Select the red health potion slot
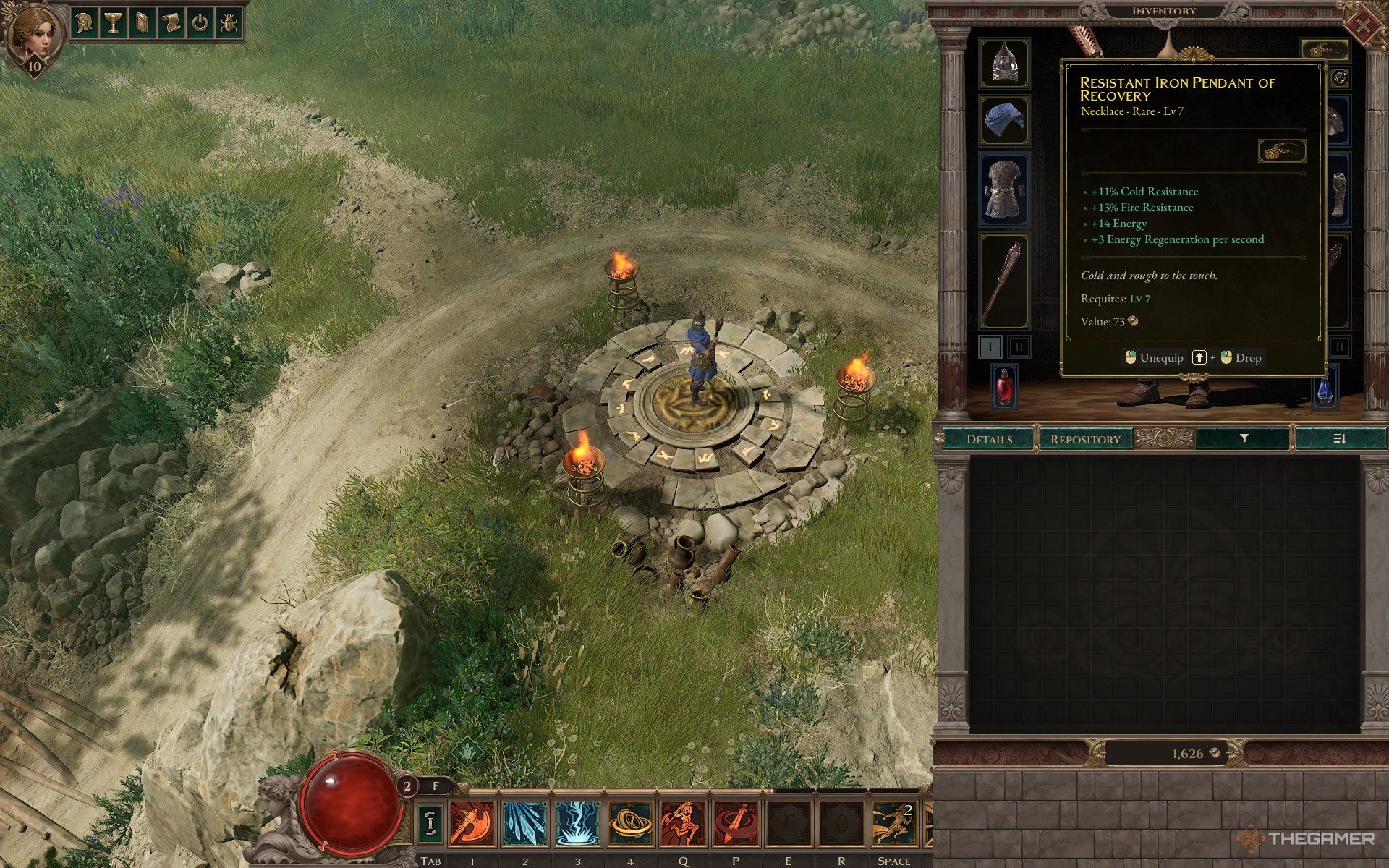Image resolution: width=1389 pixels, height=868 pixels. click(1004, 386)
